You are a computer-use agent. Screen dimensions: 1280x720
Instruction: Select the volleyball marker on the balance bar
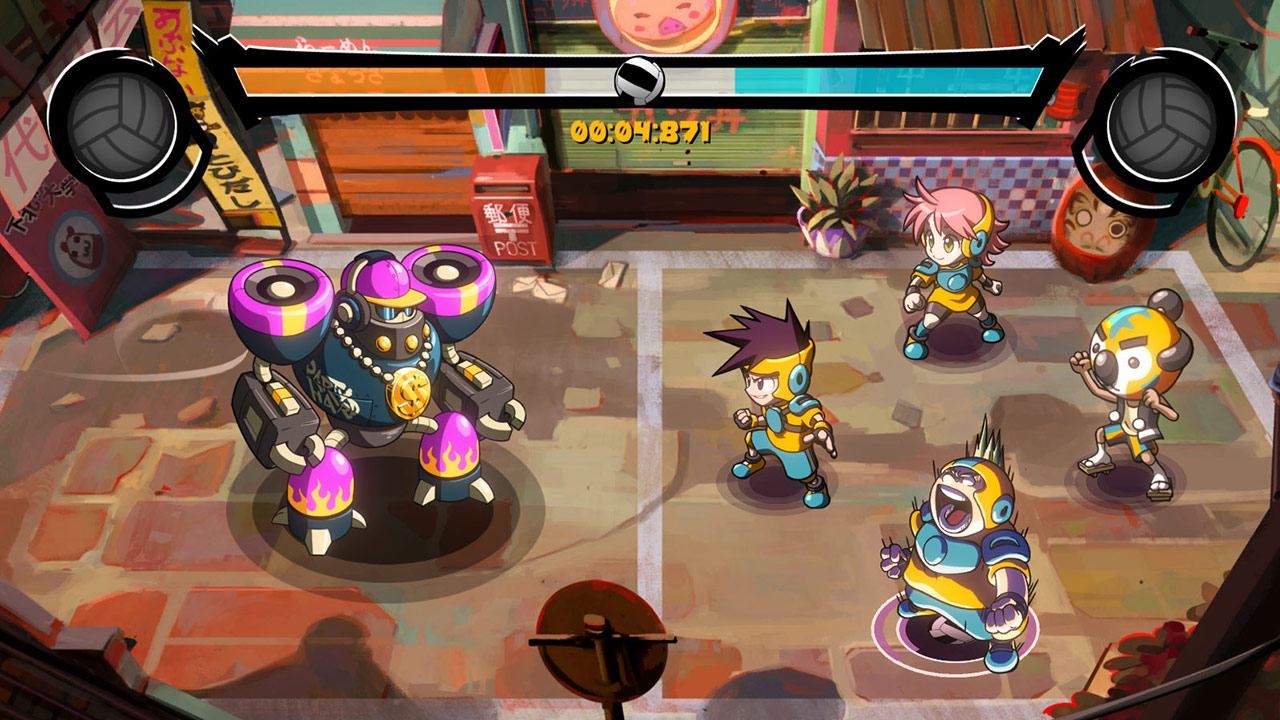click(x=638, y=78)
